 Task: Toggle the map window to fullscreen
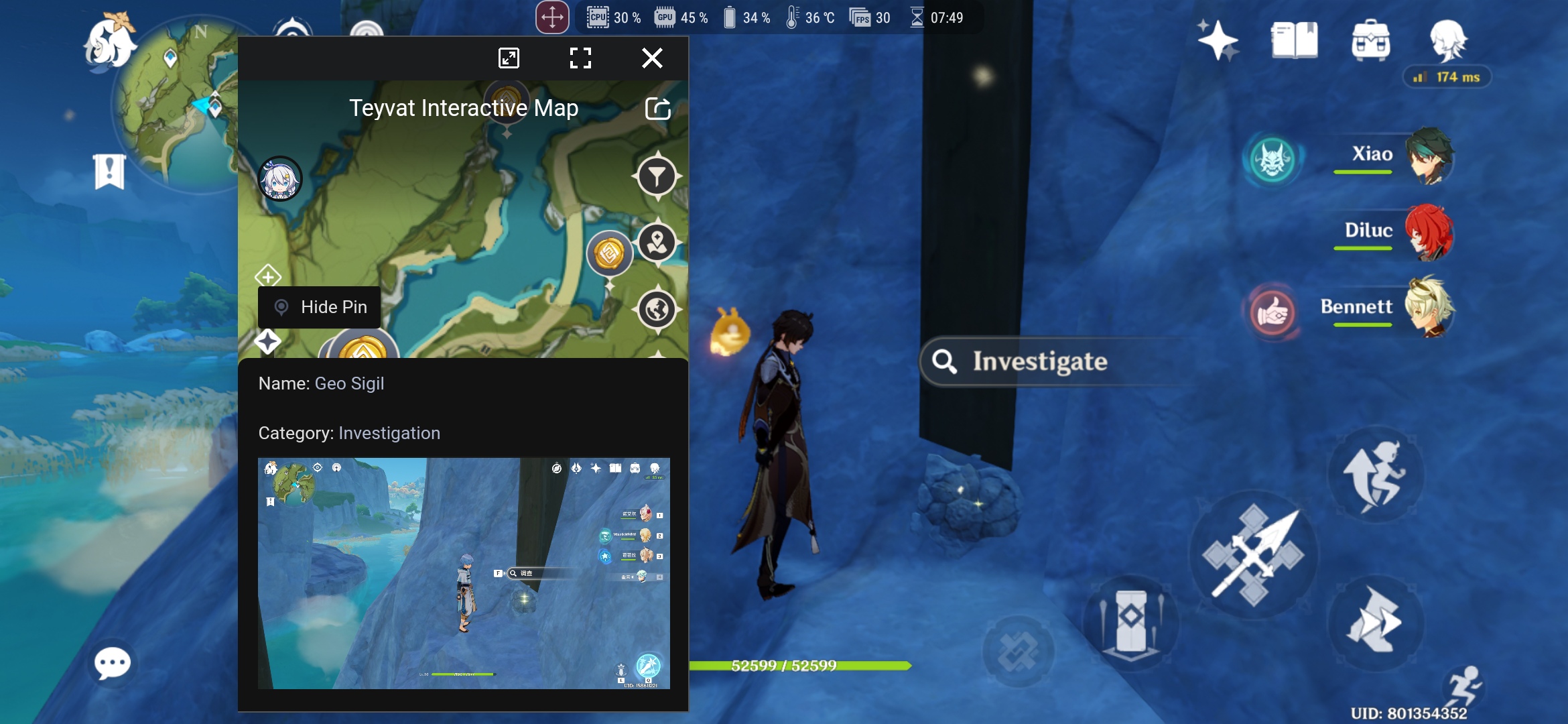580,58
